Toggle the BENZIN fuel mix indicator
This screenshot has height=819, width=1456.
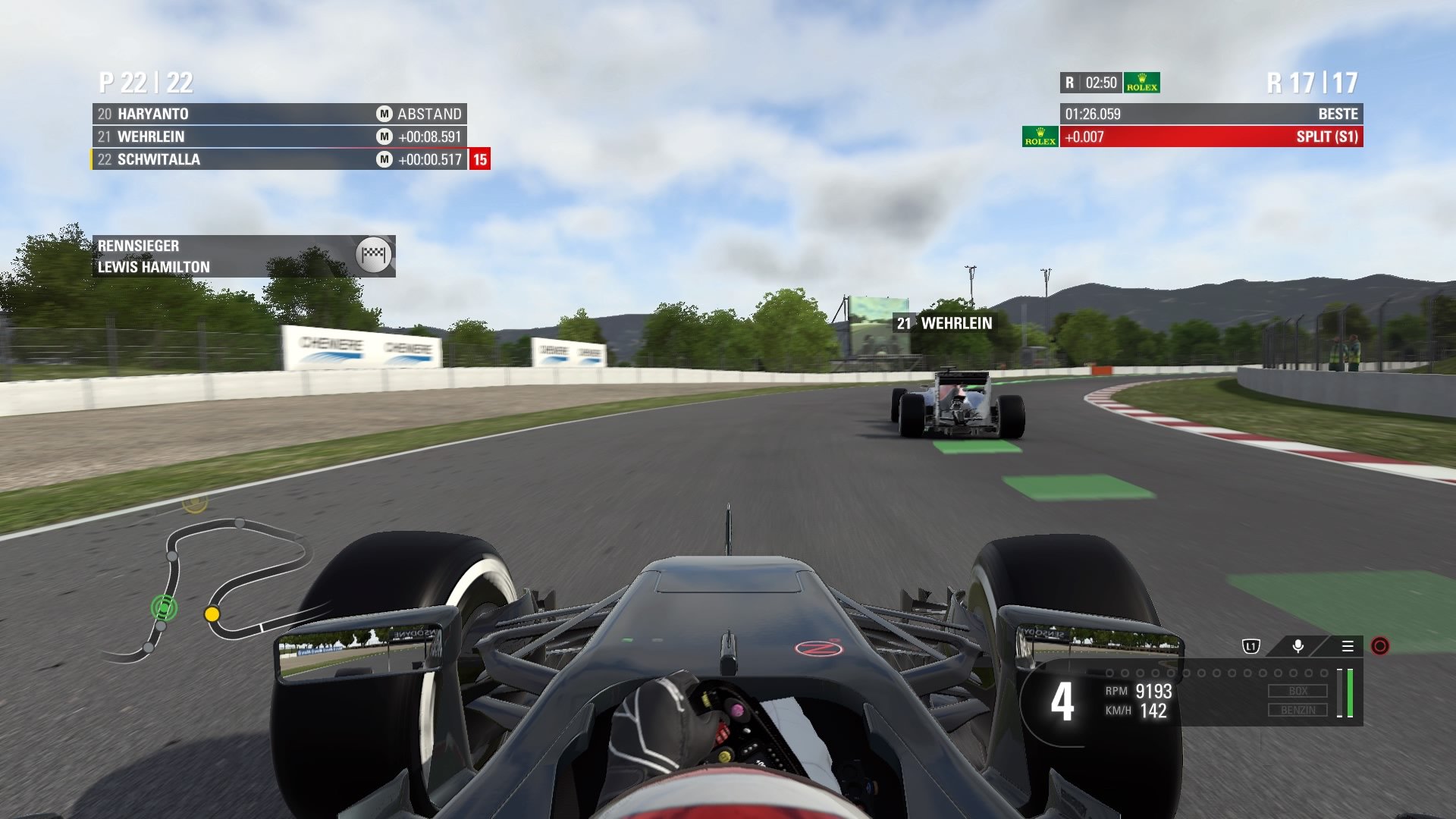1299,711
